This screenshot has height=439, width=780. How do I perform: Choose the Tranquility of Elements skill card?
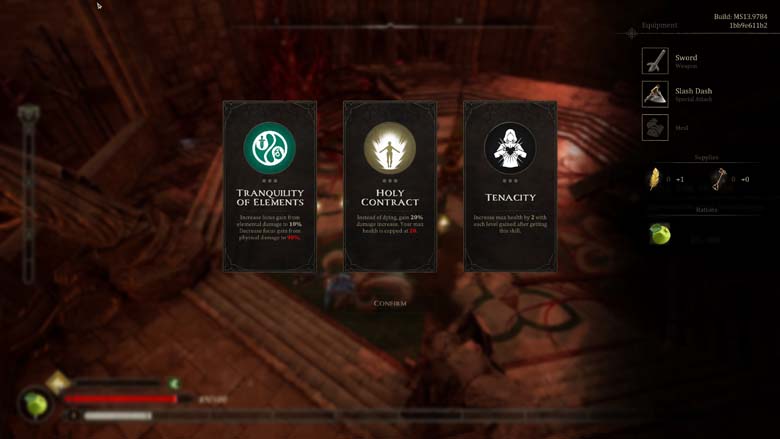tap(270, 186)
